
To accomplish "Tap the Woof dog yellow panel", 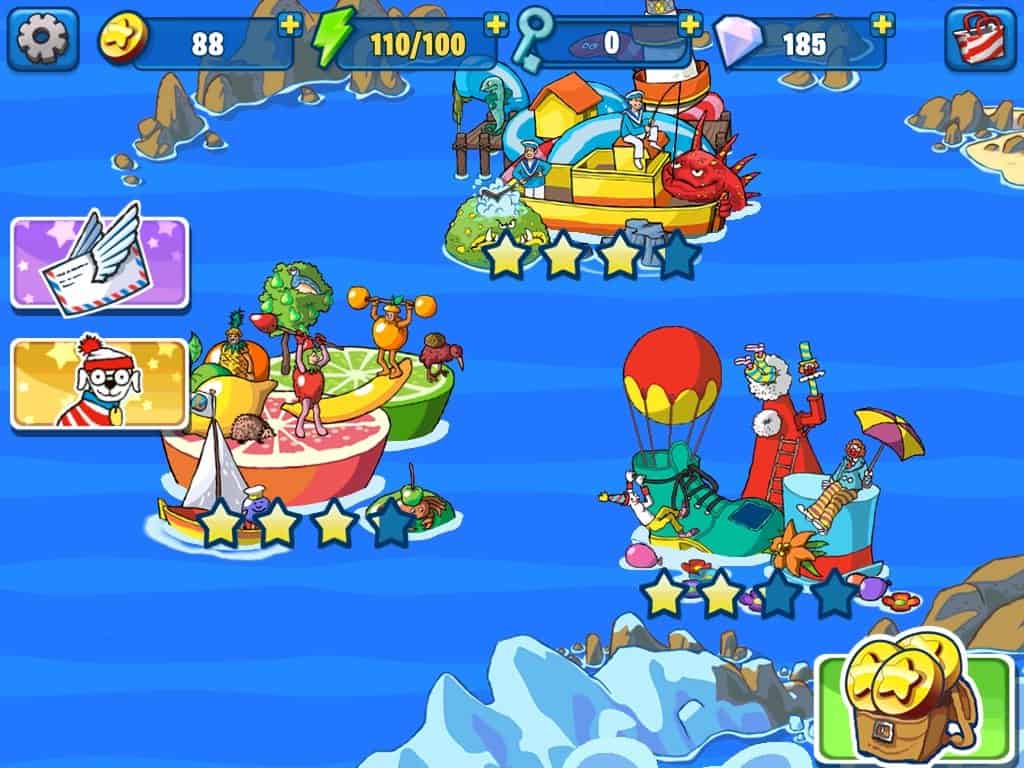I will (x=99, y=384).
